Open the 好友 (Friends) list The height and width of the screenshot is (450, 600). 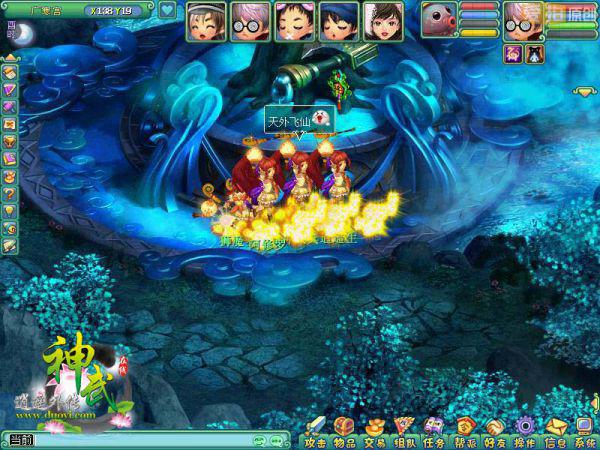(495, 431)
